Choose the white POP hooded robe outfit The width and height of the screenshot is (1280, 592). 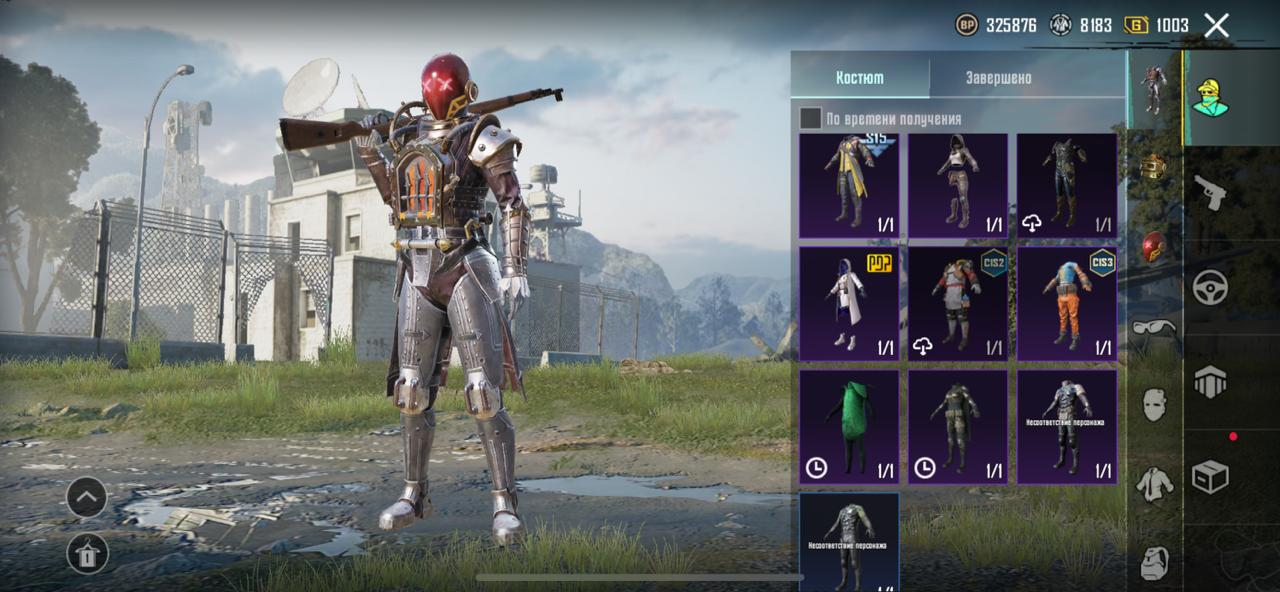point(849,304)
